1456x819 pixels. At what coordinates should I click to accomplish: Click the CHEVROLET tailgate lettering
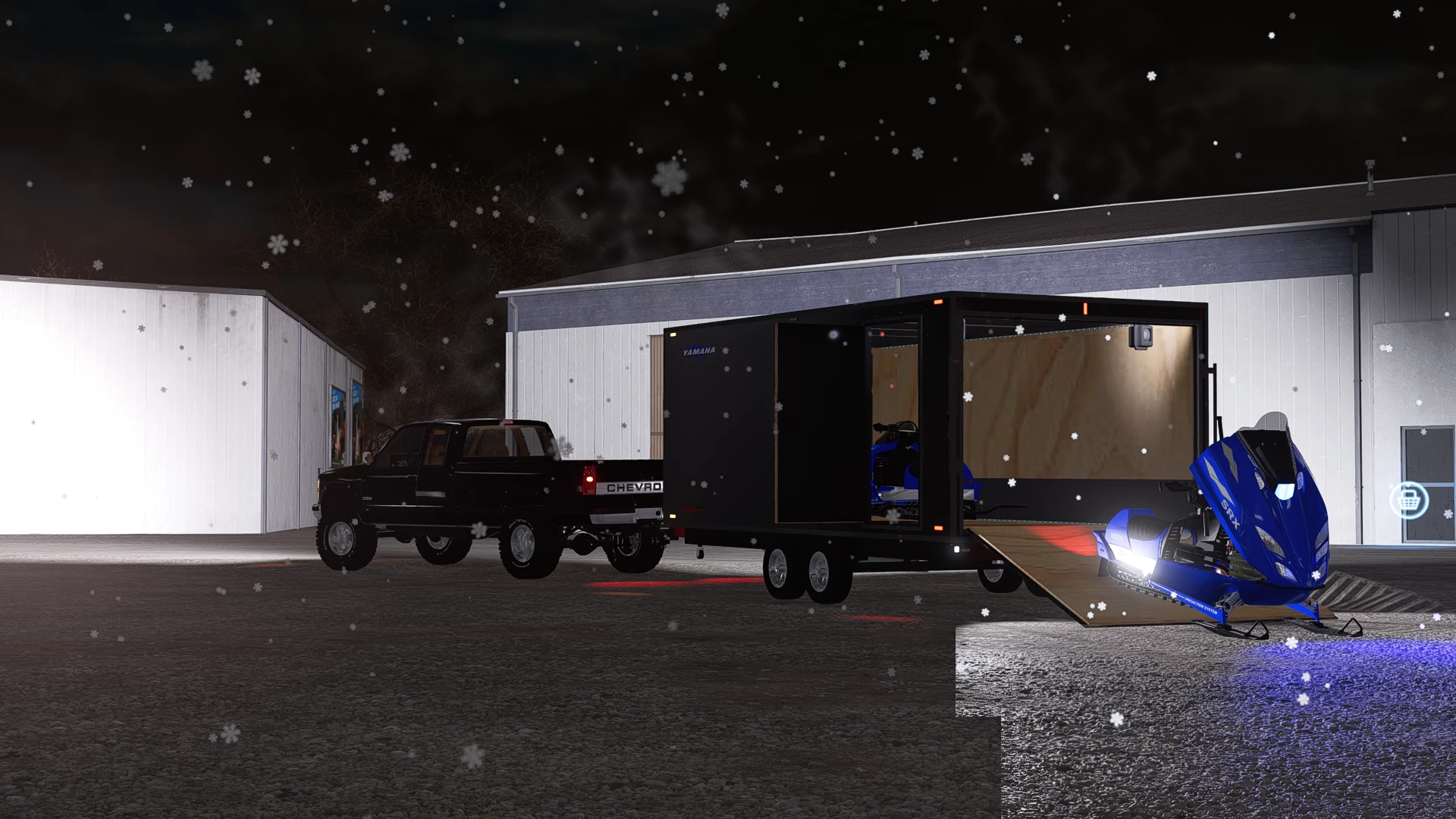632,488
